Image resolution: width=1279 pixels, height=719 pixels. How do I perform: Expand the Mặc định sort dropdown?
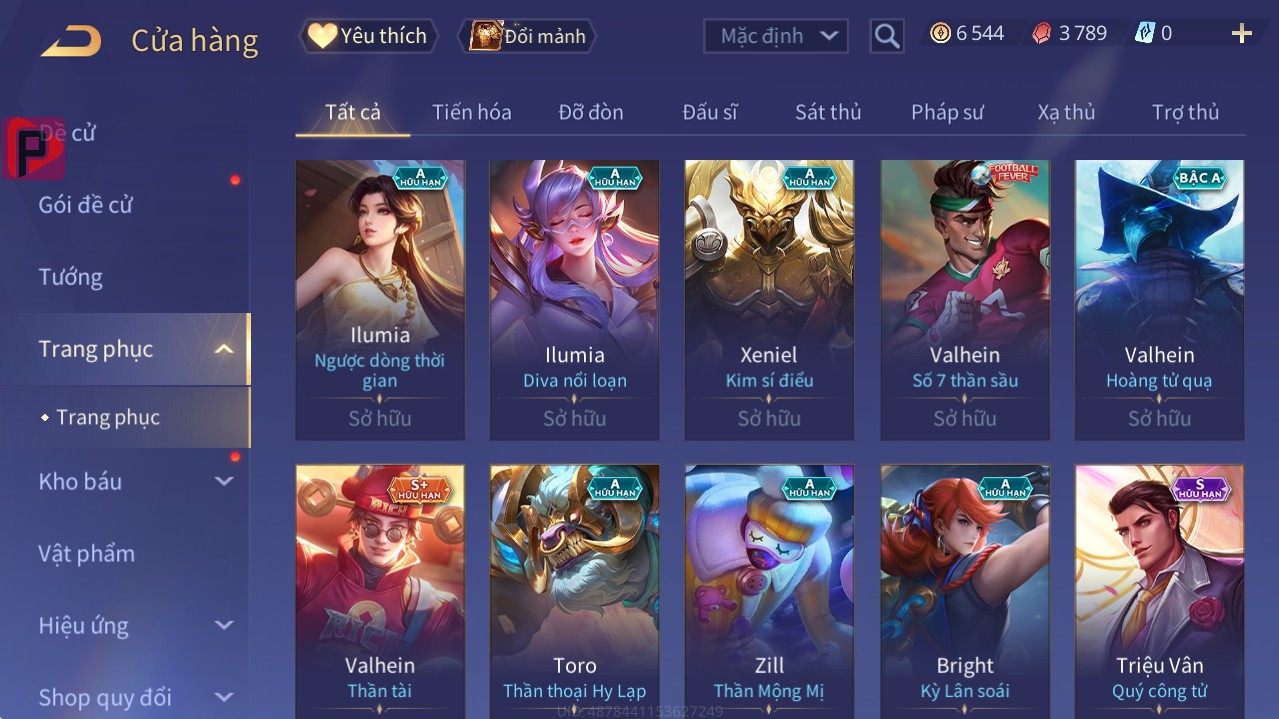(776, 36)
